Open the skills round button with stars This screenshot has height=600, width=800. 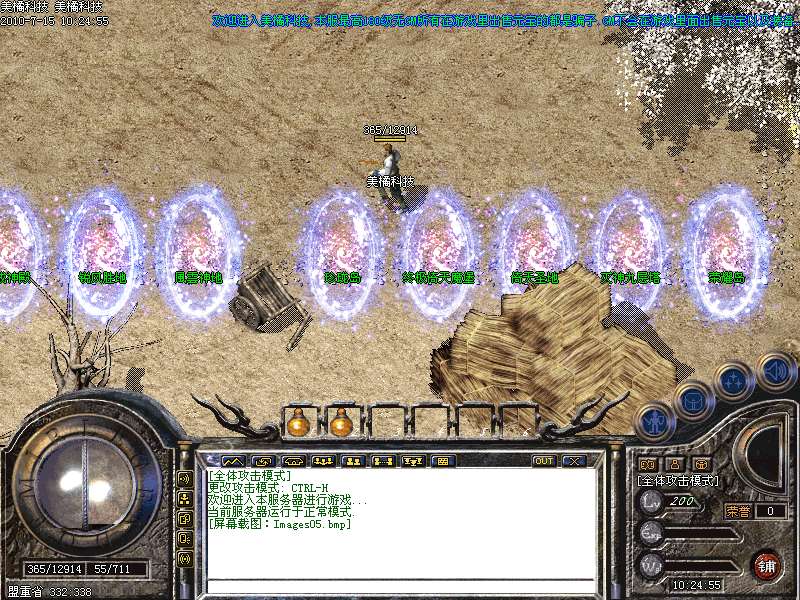734,381
